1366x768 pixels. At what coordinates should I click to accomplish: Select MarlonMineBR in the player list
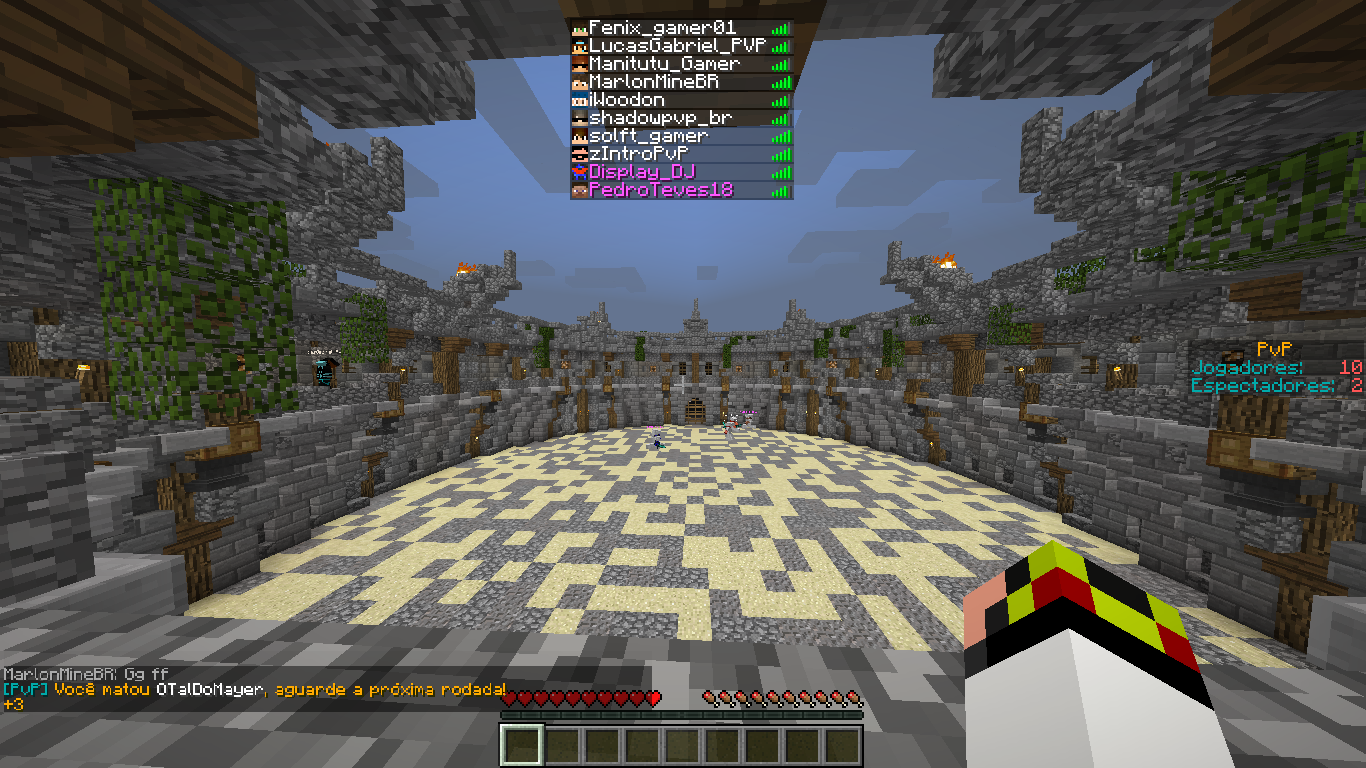point(654,82)
